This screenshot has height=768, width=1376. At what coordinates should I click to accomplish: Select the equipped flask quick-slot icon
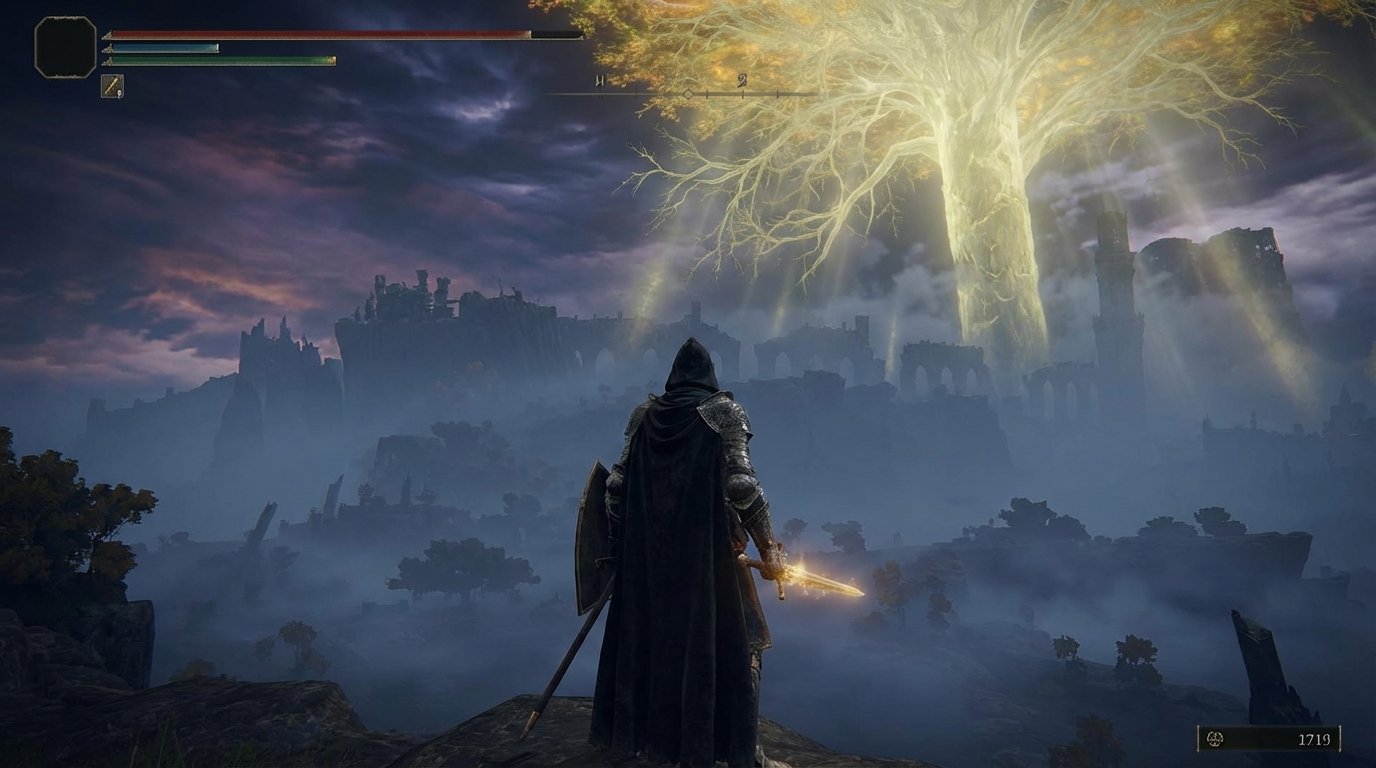point(112,85)
